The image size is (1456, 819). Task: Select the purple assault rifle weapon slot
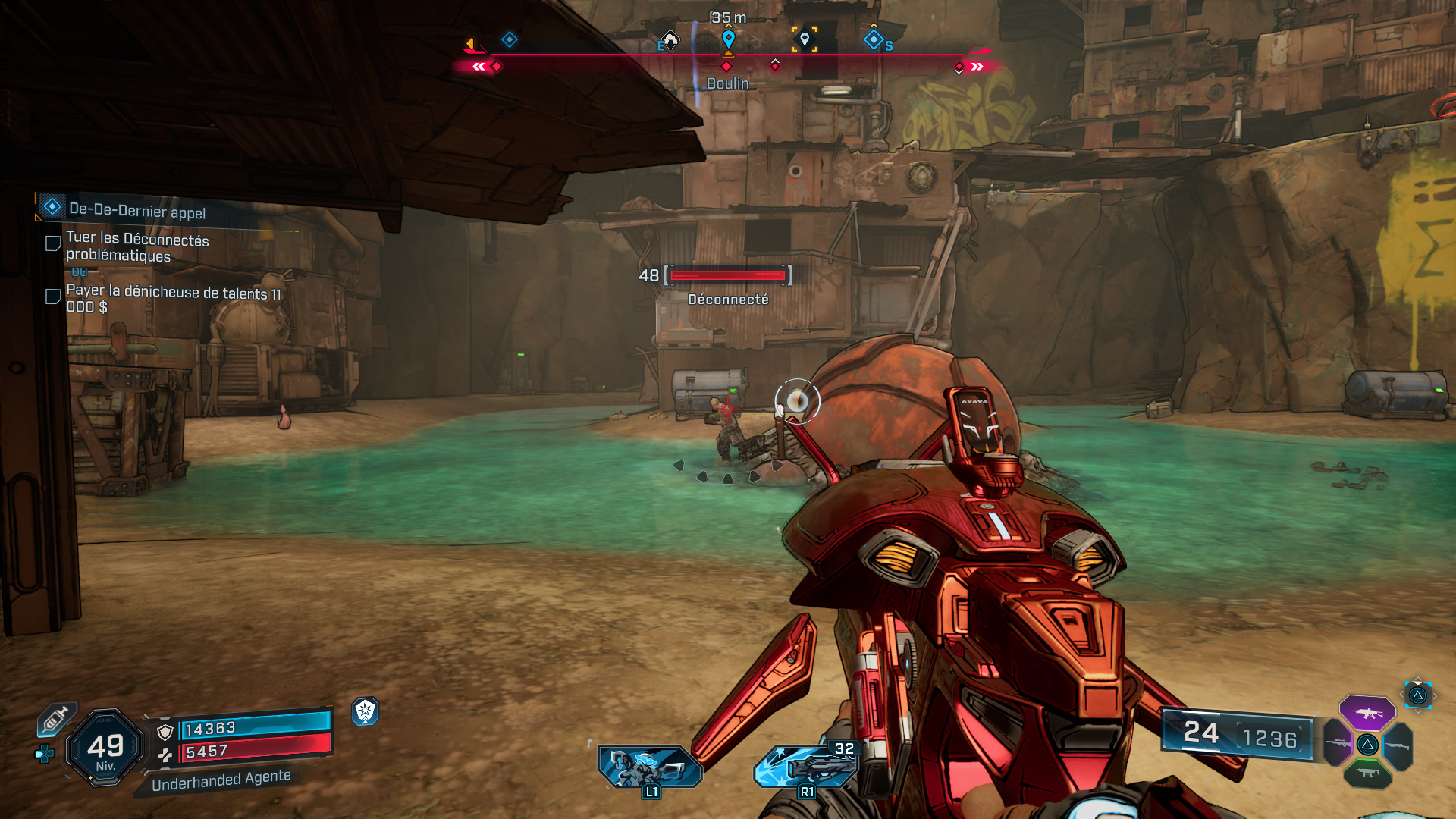point(1367,713)
